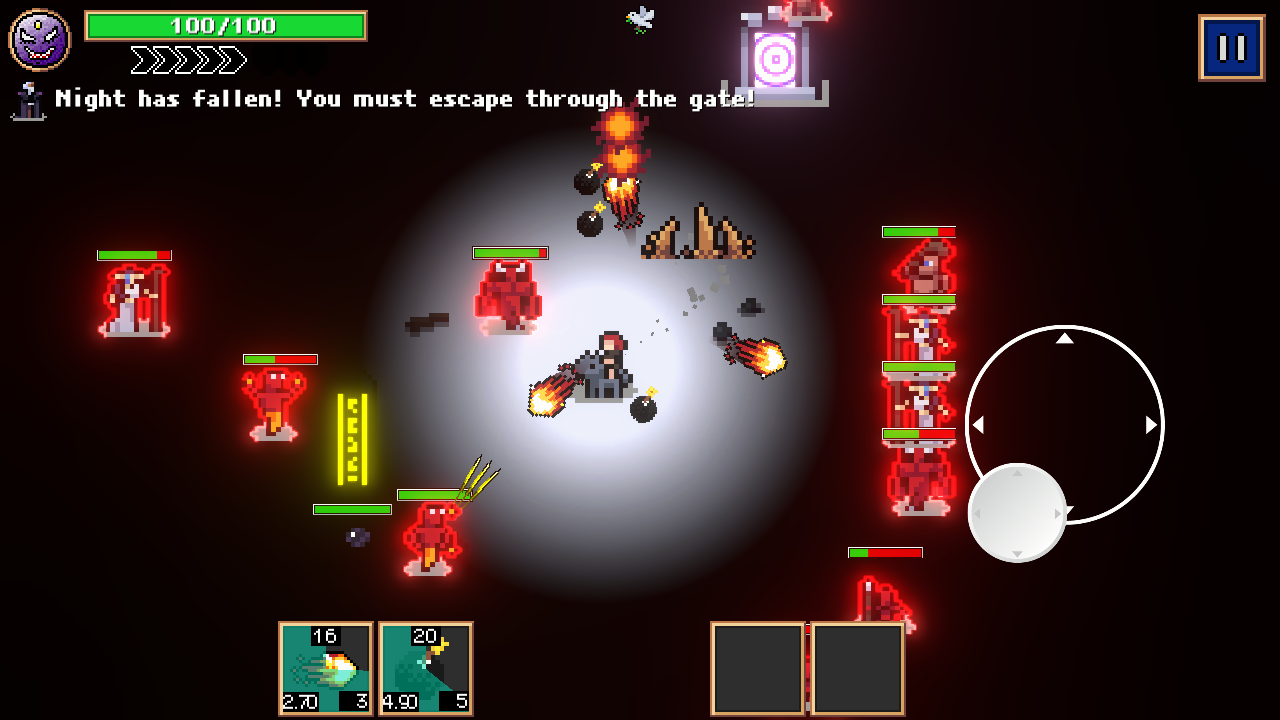Tap the chevron wave progress indicator
This screenshot has width=1280, height=720.
tap(186, 60)
